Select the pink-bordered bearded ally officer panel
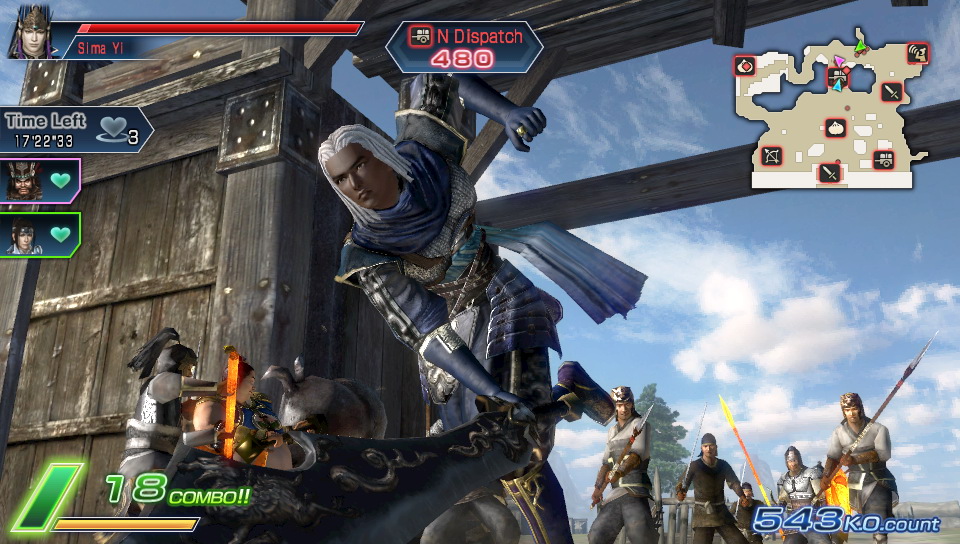The width and height of the screenshot is (960, 544). 40,181
